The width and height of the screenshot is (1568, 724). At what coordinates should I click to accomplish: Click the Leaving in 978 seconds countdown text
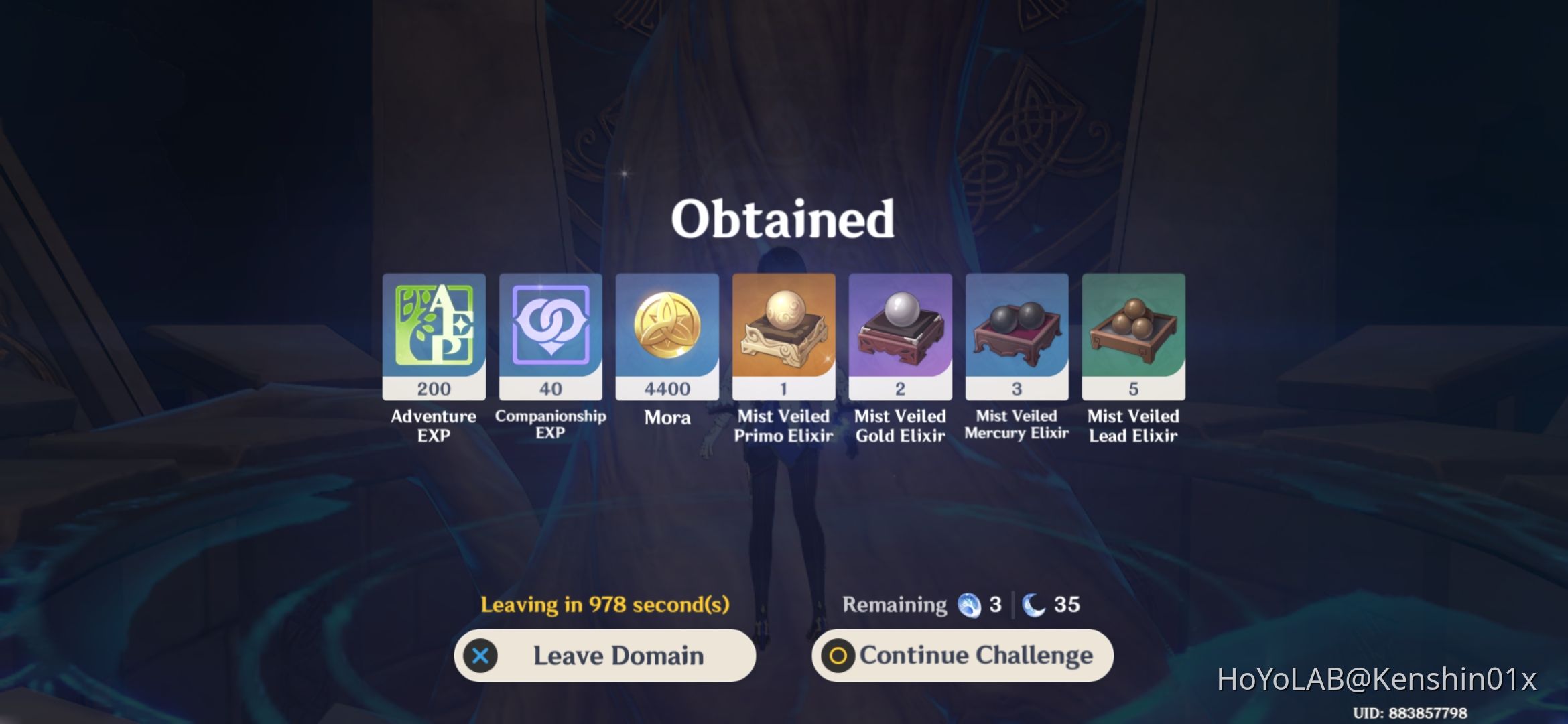[x=605, y=604]
